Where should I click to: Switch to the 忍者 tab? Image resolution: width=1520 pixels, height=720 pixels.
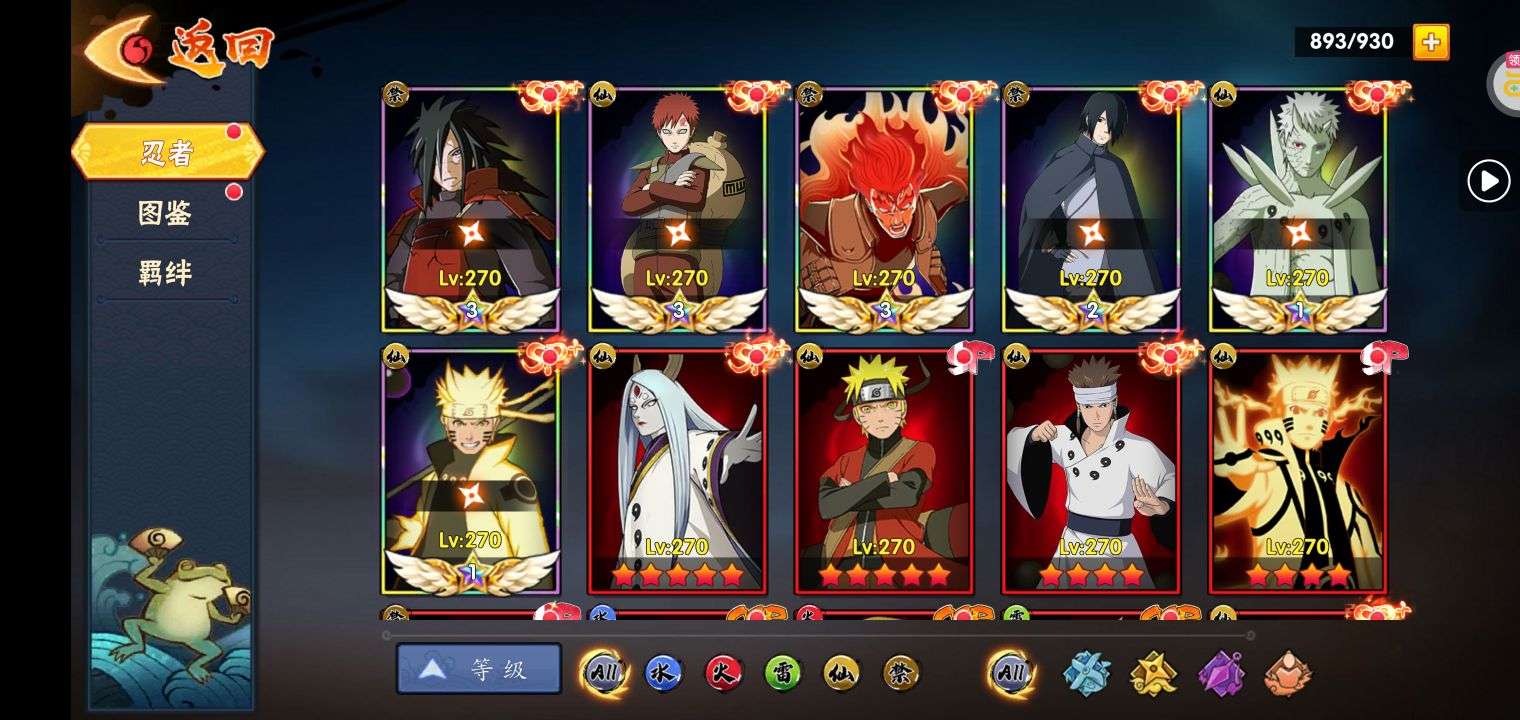coord(167,153)
